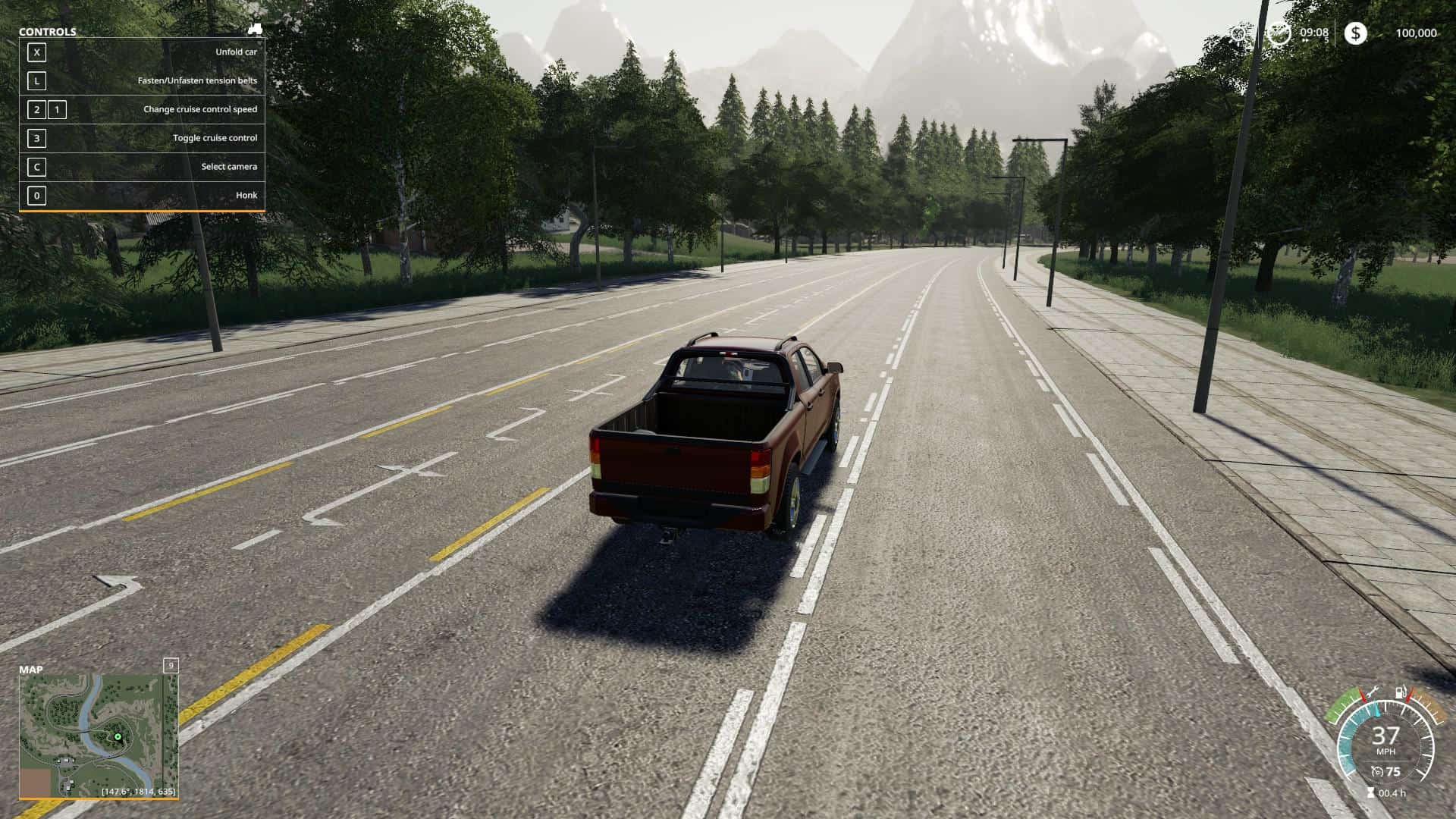Click the tractor icon above the controls list
The height and width of the screenshot is (819, 1456).
pos(255,30)
